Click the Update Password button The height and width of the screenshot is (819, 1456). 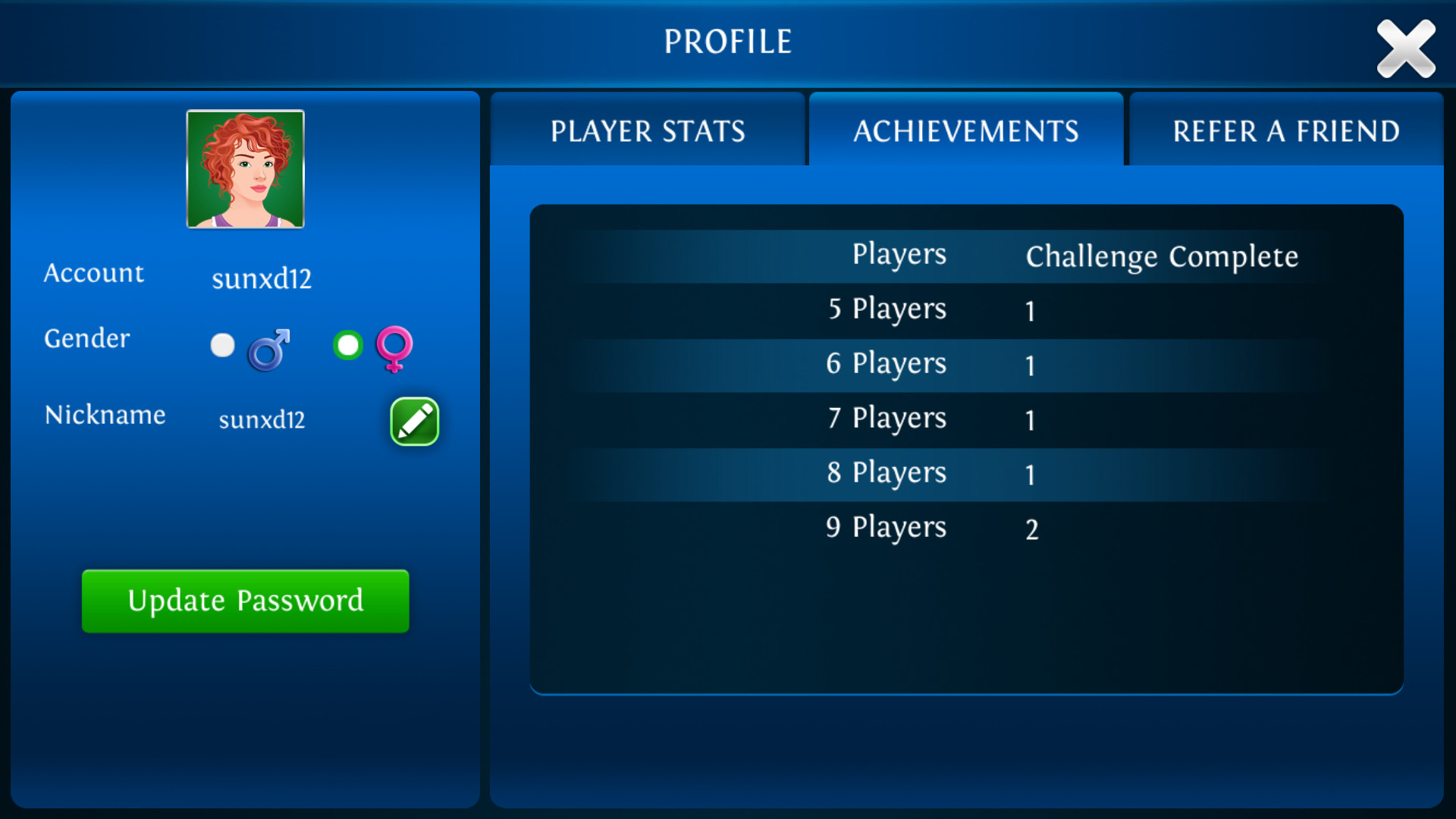(245, 601)
